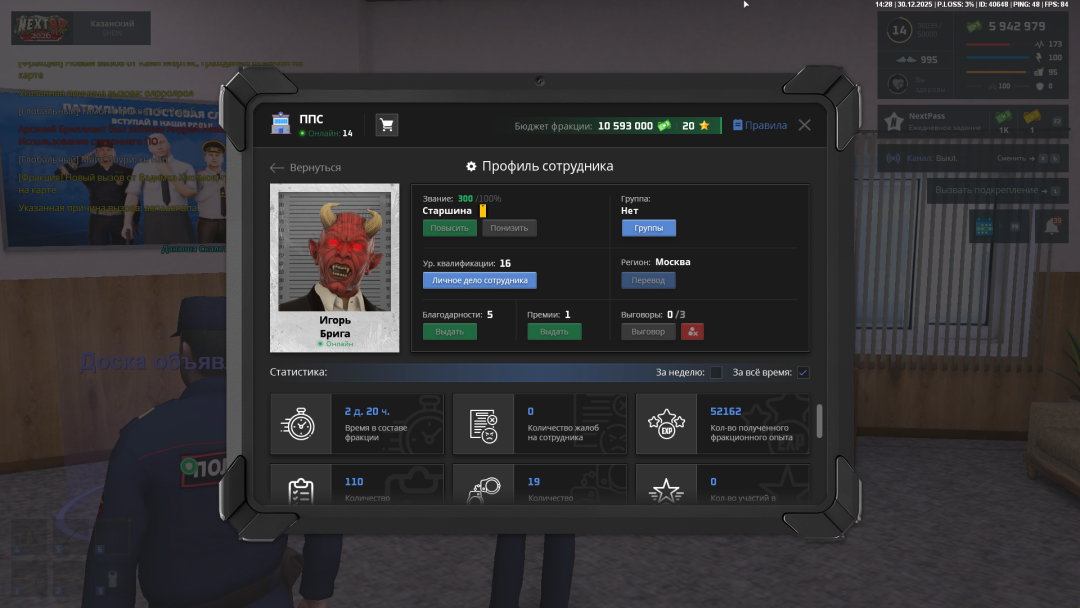This screenshot has height=608, width=1080.
Task: Click the statistics list scrollbar
Action: (820, 421)
